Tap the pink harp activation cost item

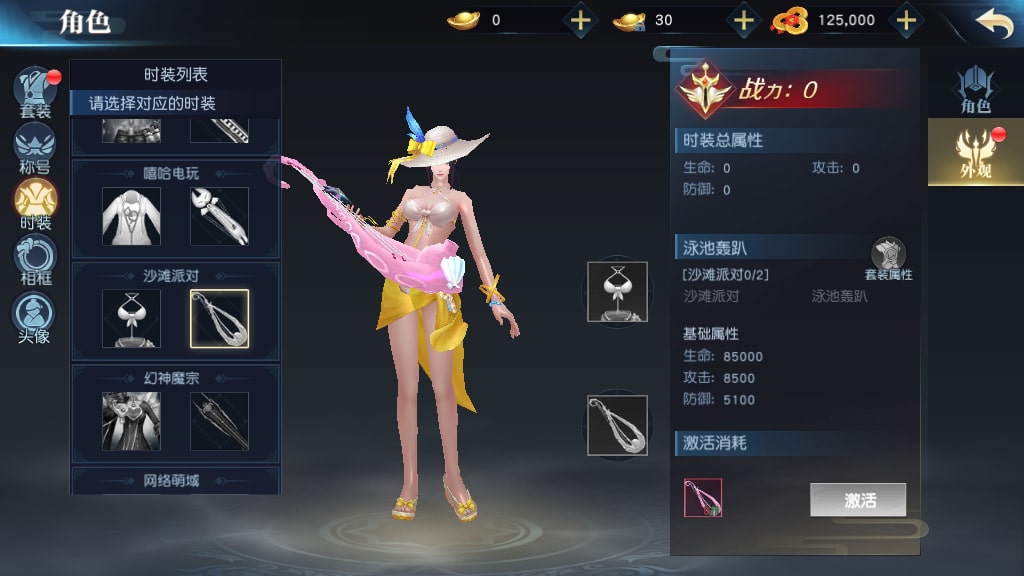pyautogui.click(x=703, y=497)
